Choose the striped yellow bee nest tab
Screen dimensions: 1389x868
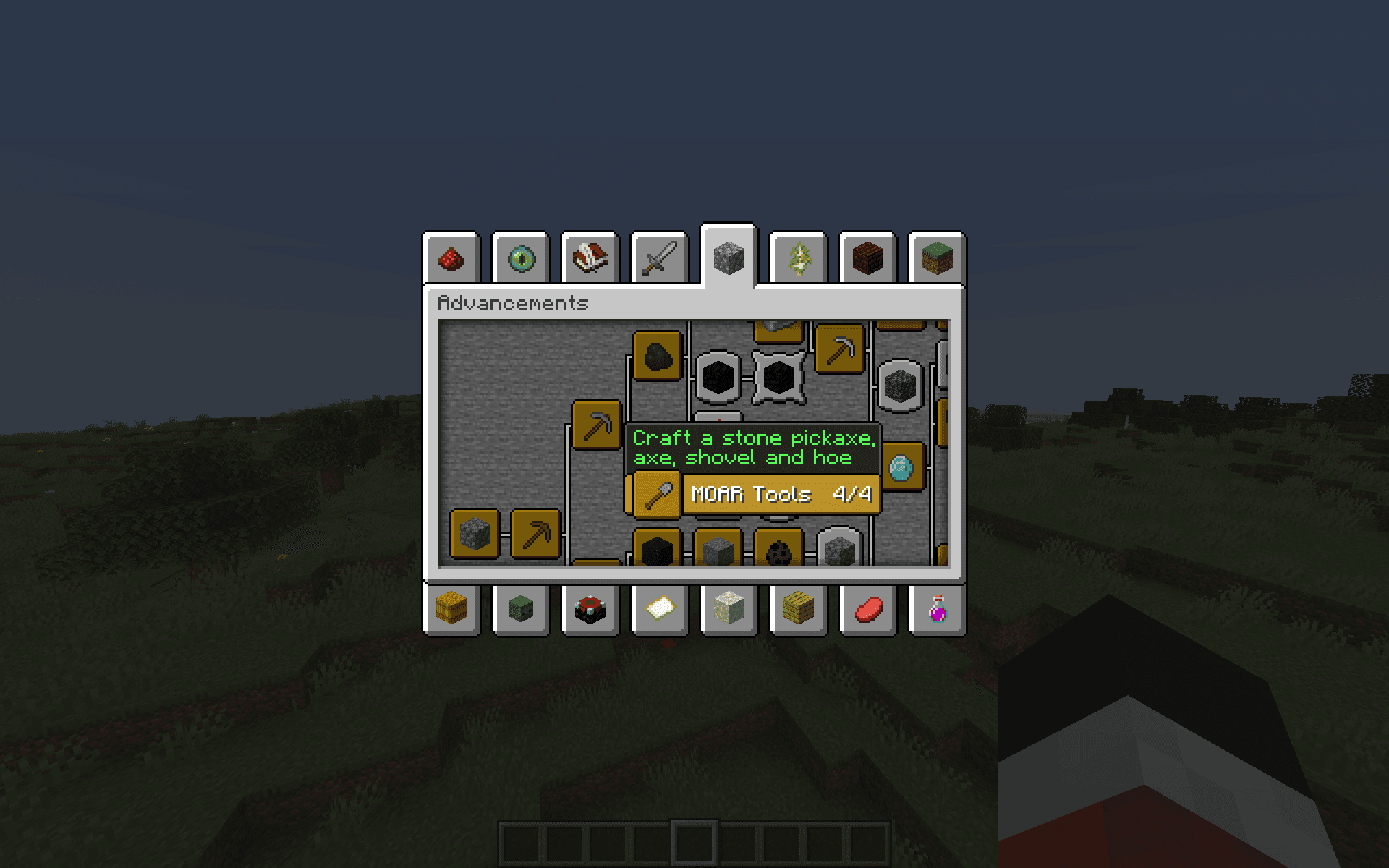click(x=799, y=609)
